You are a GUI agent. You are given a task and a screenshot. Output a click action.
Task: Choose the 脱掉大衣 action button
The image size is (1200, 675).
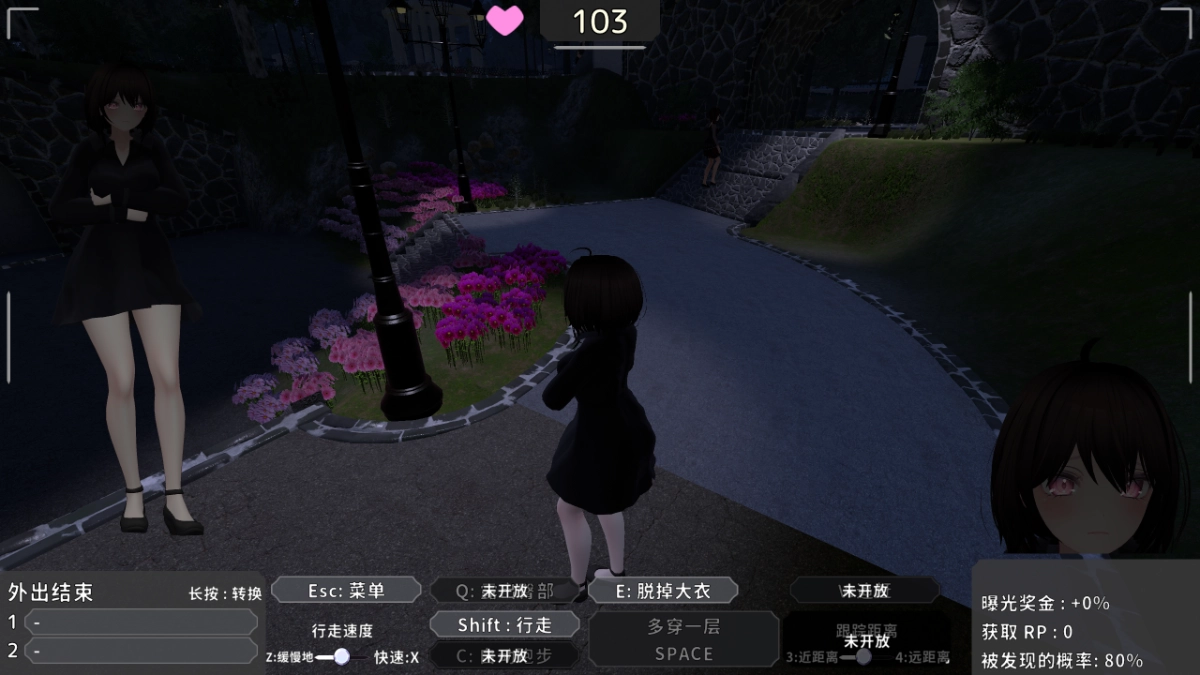click(663, 590)
